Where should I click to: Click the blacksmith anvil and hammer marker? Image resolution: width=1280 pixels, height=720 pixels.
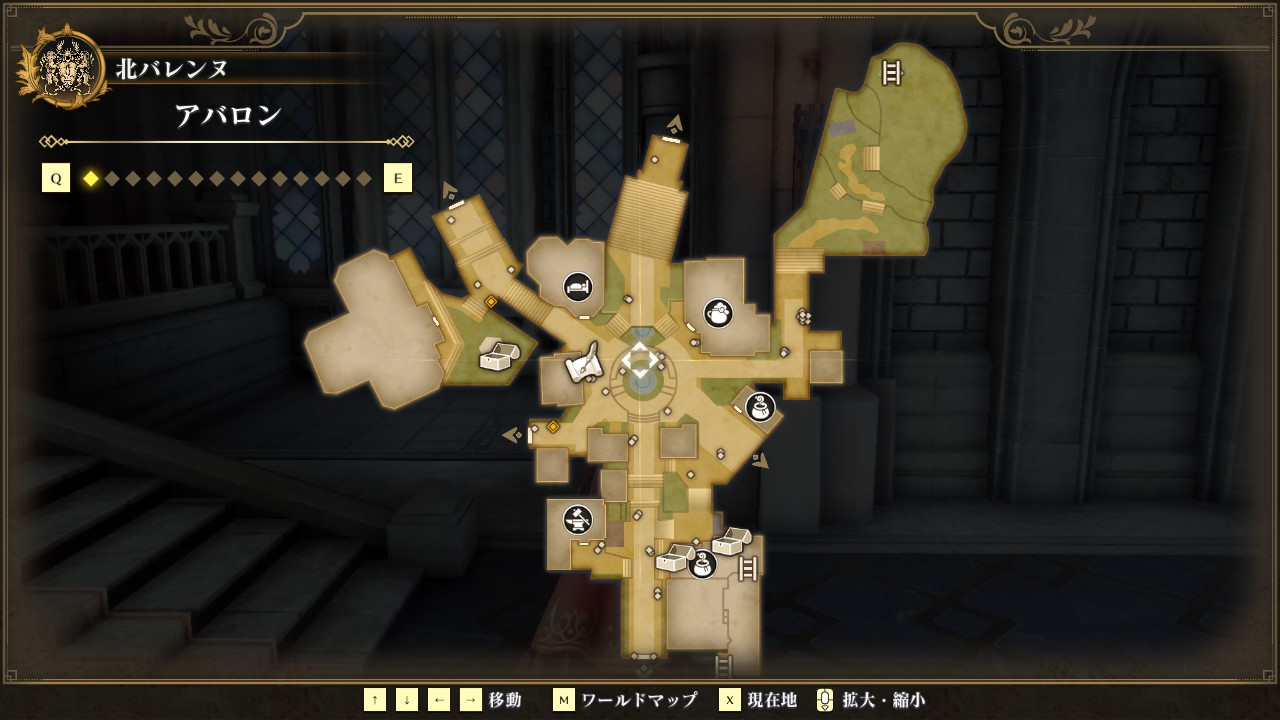[577, 520]
